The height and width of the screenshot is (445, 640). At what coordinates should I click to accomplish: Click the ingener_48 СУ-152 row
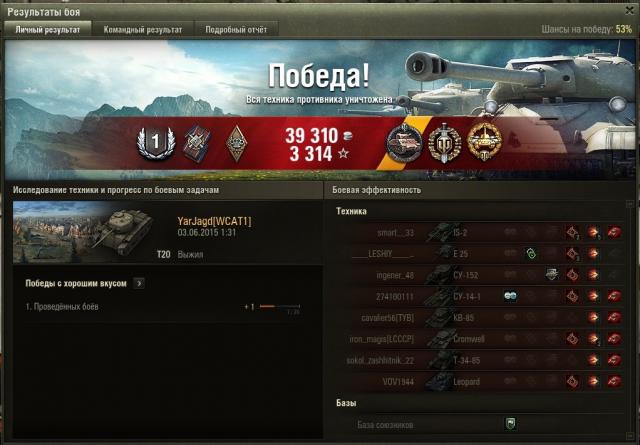pyautogui.click(x=480, y=275)
